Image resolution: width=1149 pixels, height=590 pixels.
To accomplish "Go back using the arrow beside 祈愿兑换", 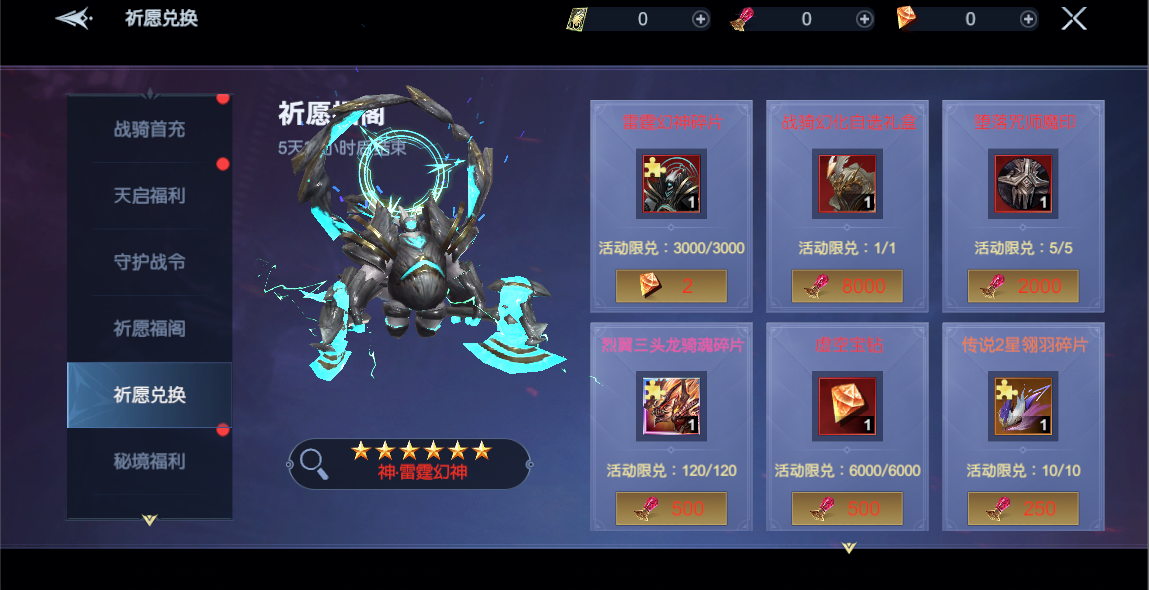I will (74, 18).
